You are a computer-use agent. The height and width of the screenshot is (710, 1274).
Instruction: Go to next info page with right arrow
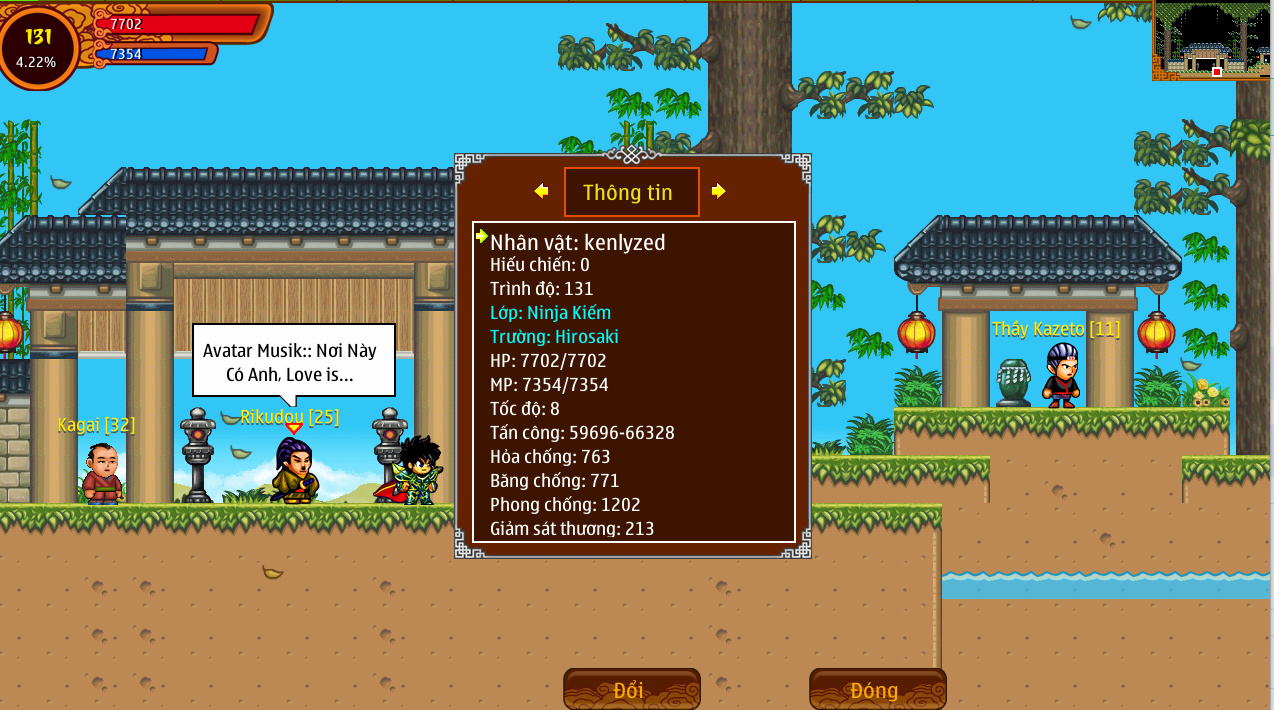[x=718, y=191]
